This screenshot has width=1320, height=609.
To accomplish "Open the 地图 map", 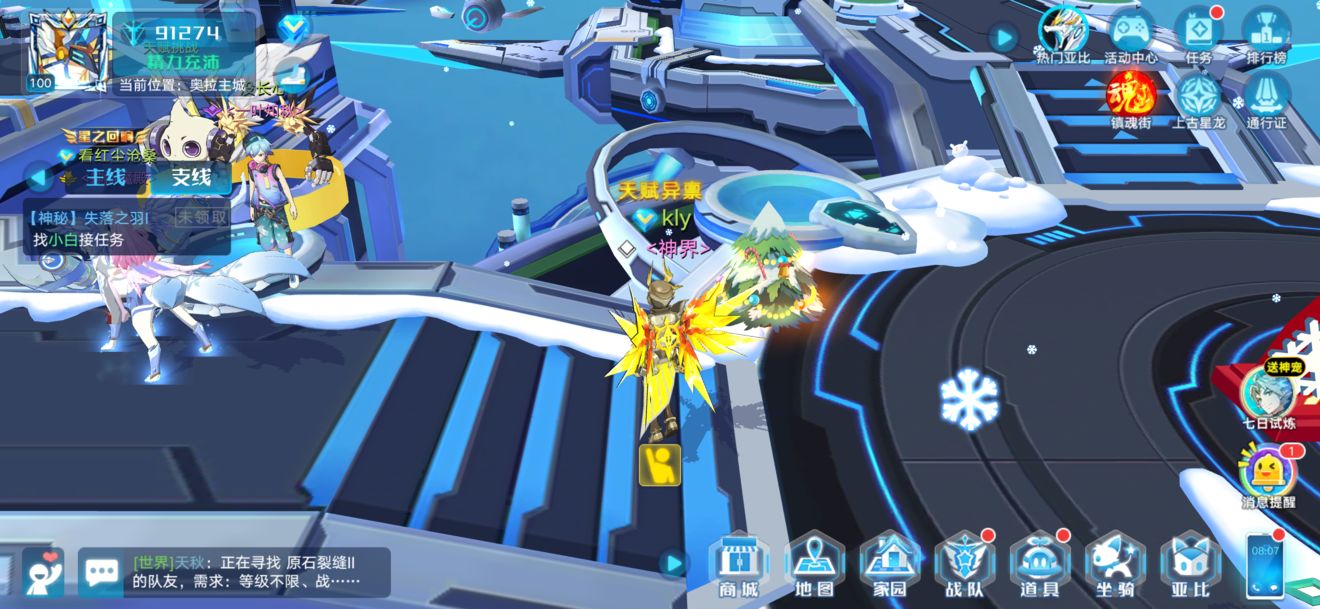I will click(x=814, y=565).
